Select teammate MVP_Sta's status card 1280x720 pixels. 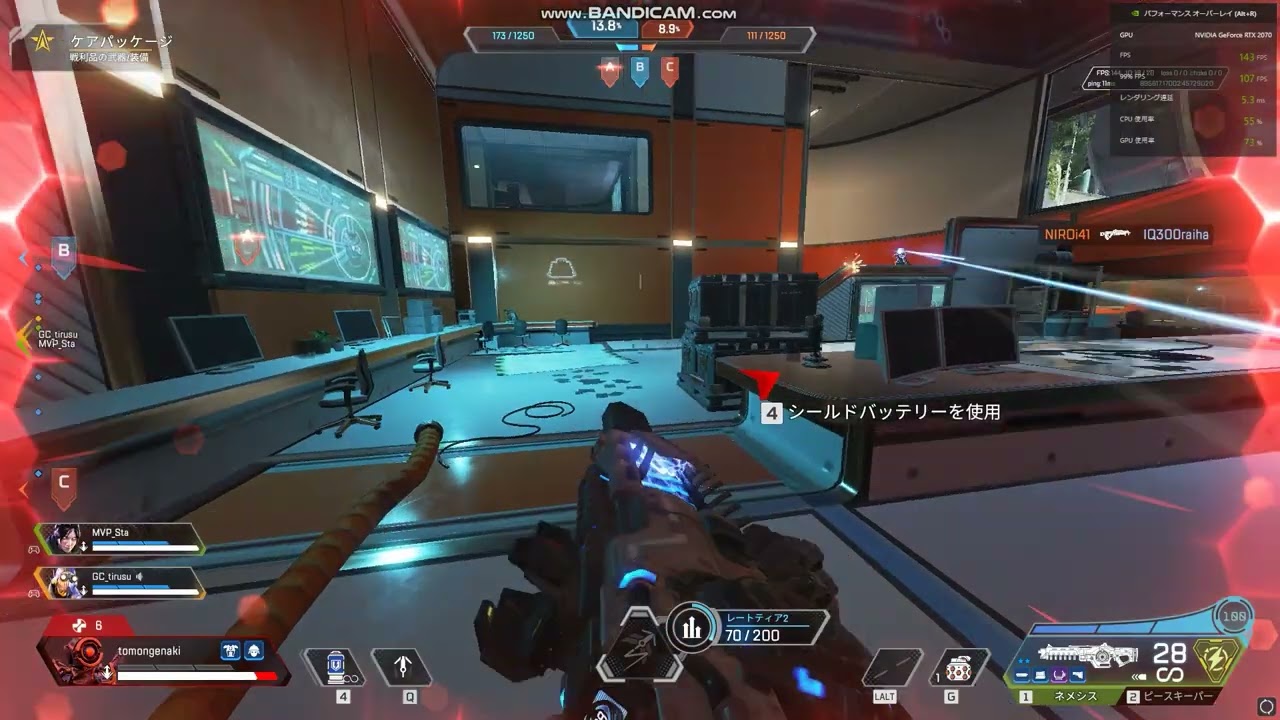[120, 539]
